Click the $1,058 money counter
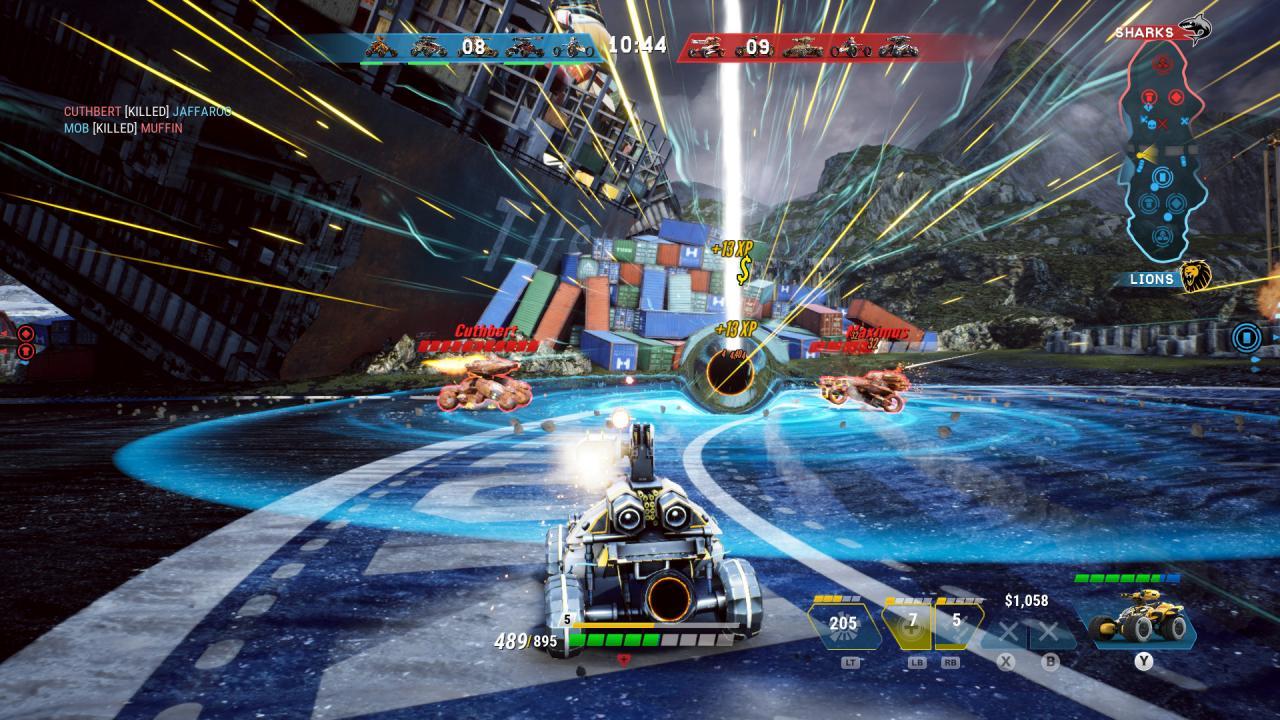The width and height of the screenshot is (1280, 720). tap(1029, 600)
